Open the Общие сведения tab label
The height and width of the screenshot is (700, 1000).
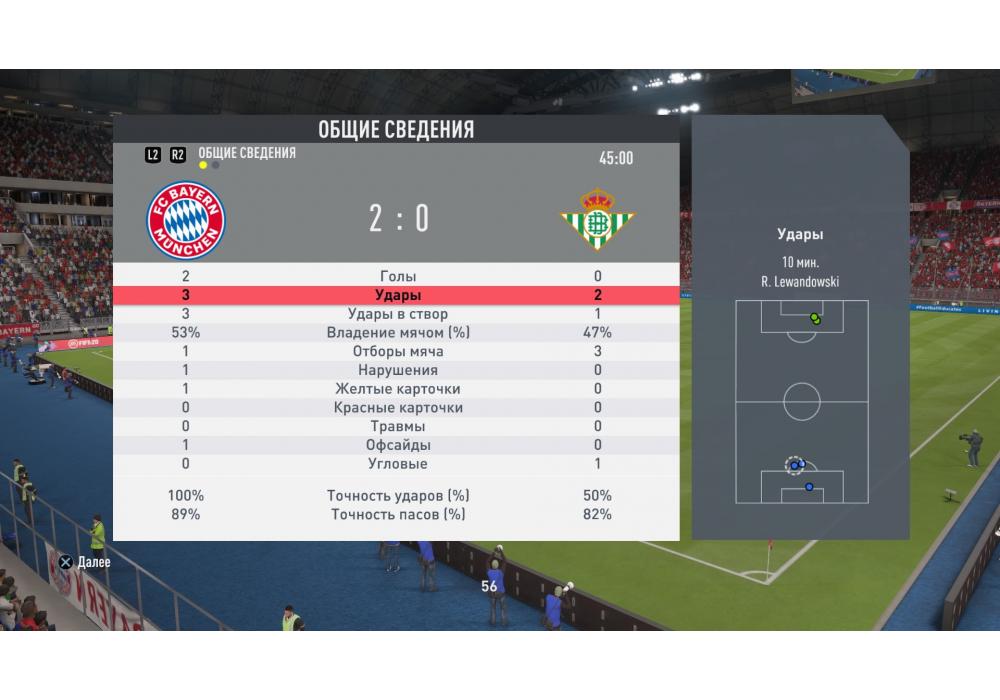pos(247,153)
